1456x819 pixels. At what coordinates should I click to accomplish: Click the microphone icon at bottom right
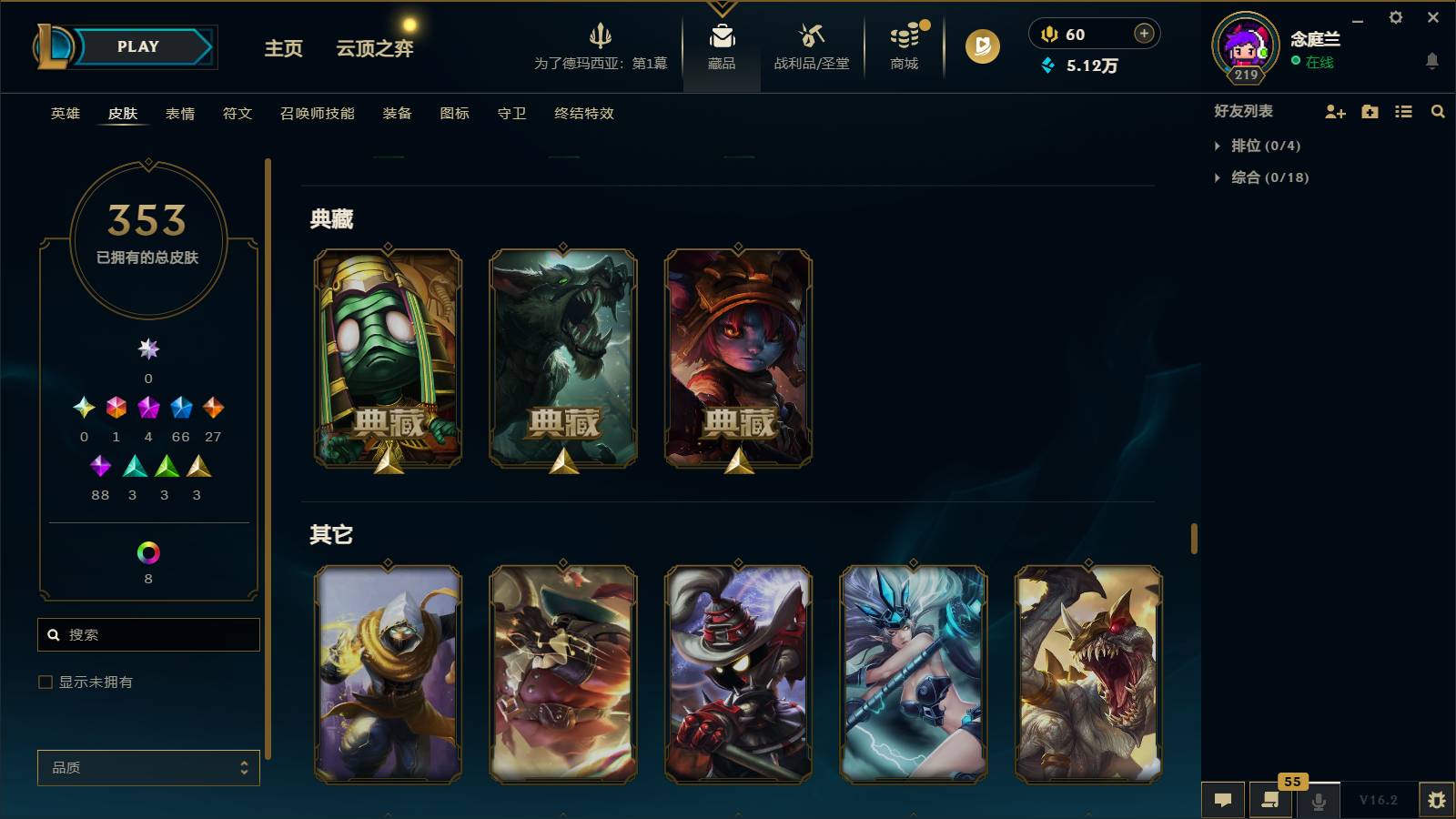(x=1318, y=800)
